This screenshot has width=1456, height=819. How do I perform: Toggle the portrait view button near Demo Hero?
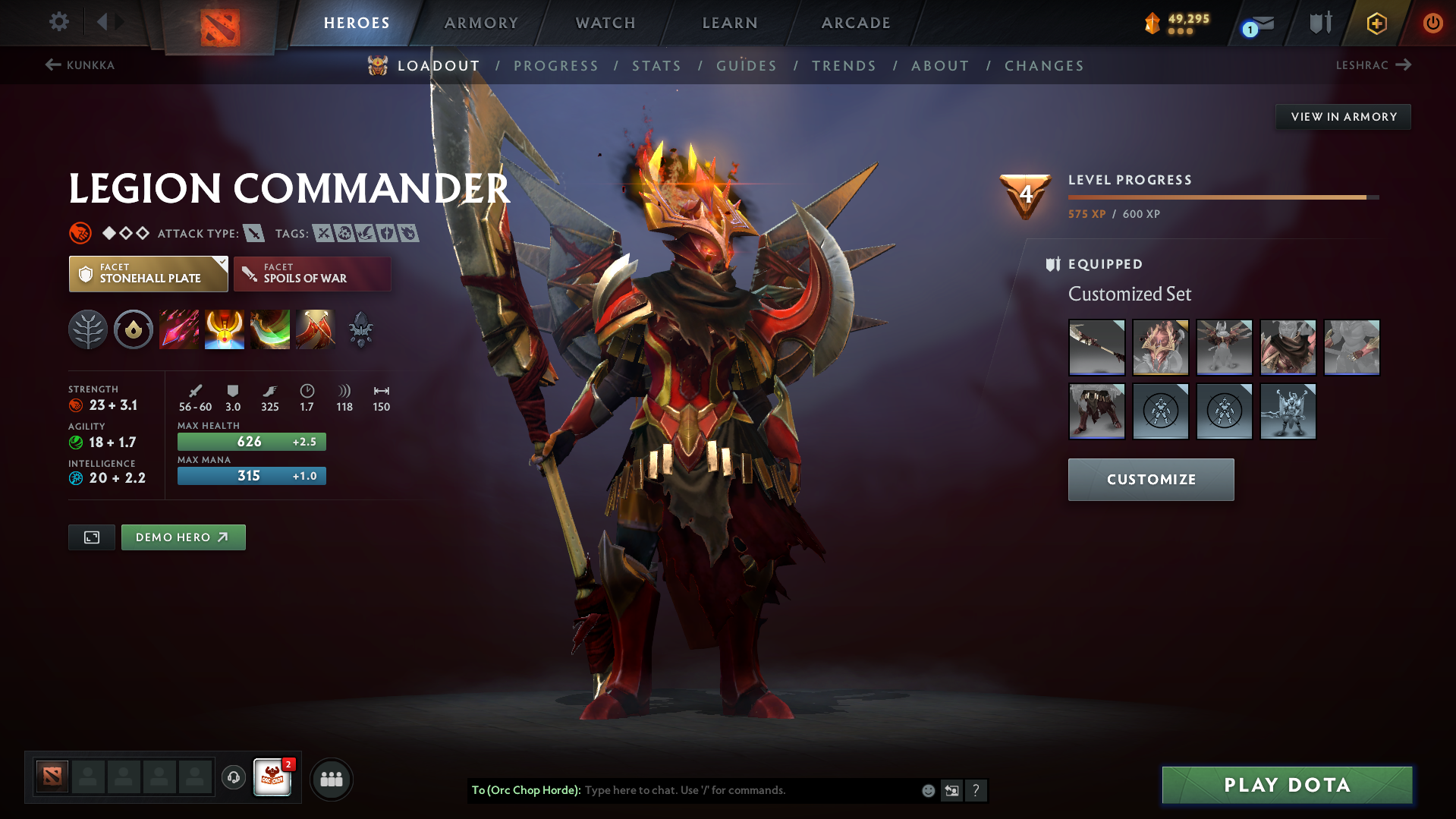click(91, 537)
